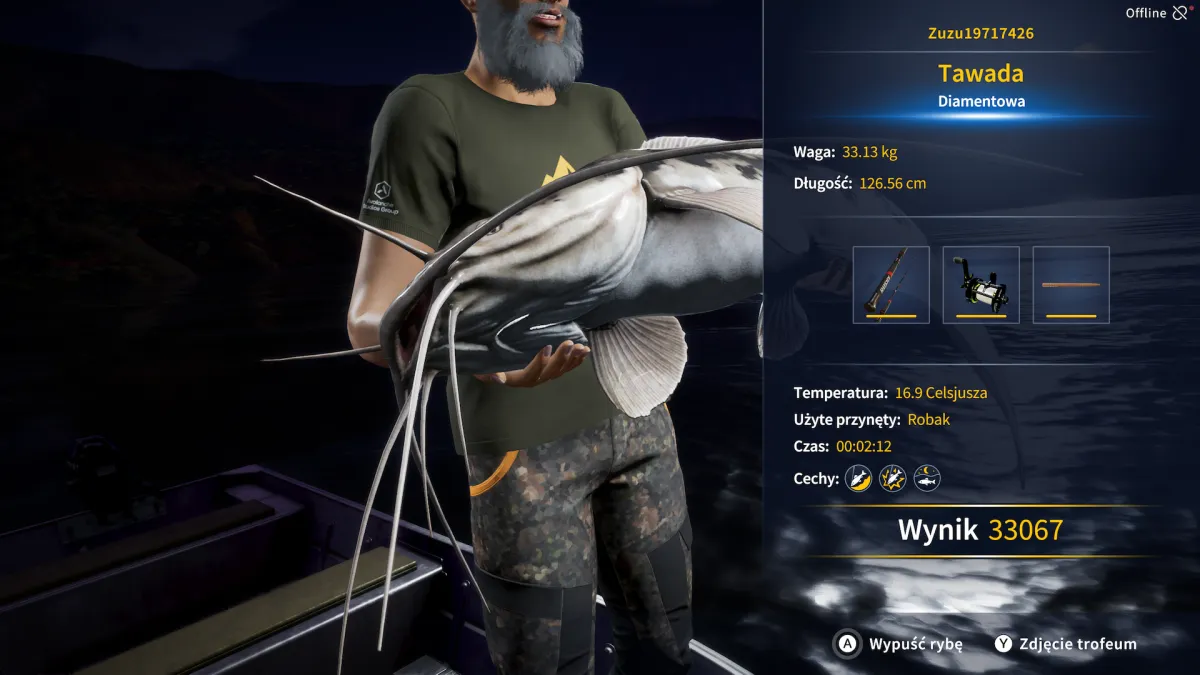Click the first fish trait icon
Viewport: 1200px width, 675px height.
[859, 478]
